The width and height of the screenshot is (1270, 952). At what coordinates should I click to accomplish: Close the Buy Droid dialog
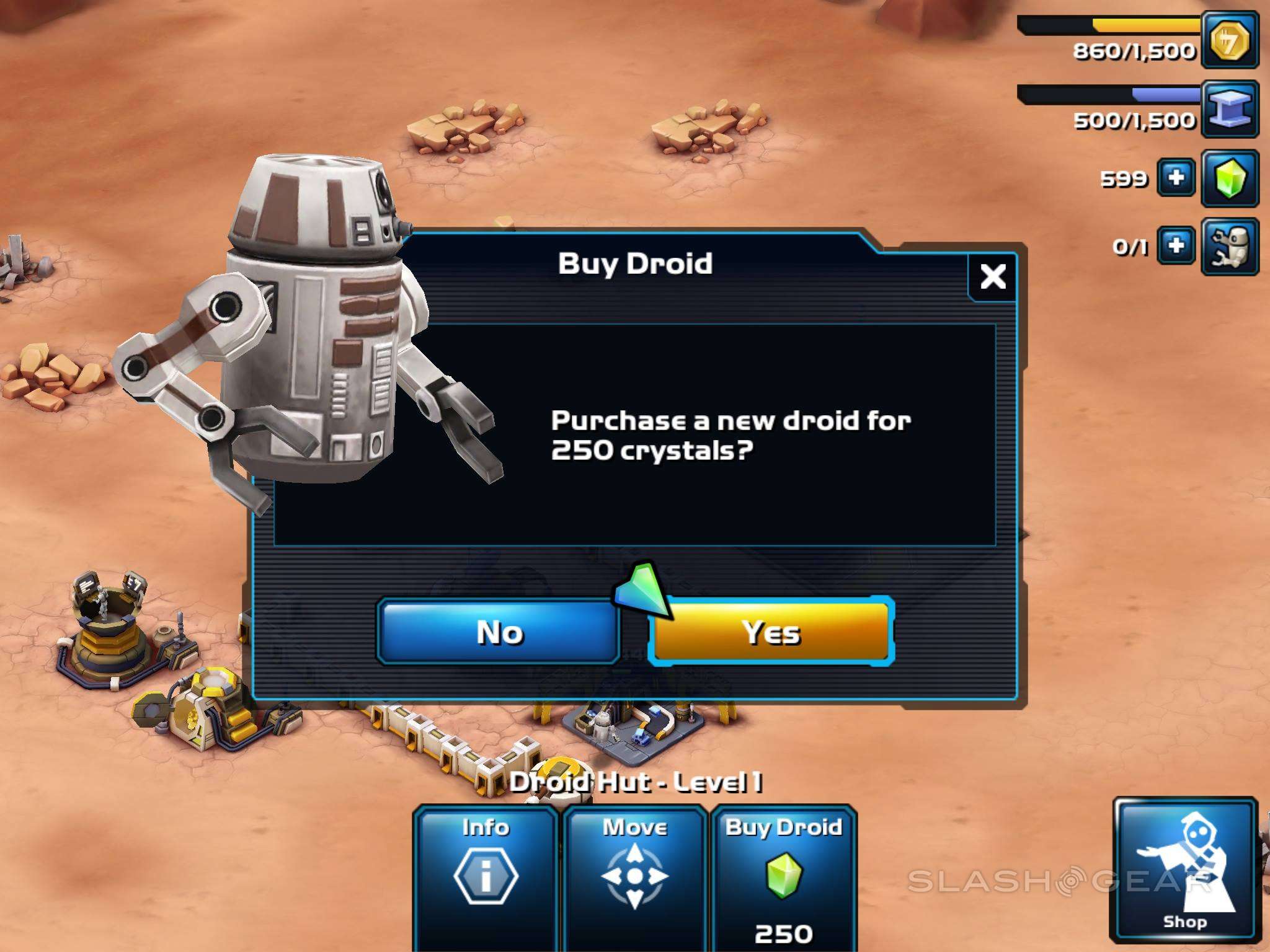993,276
